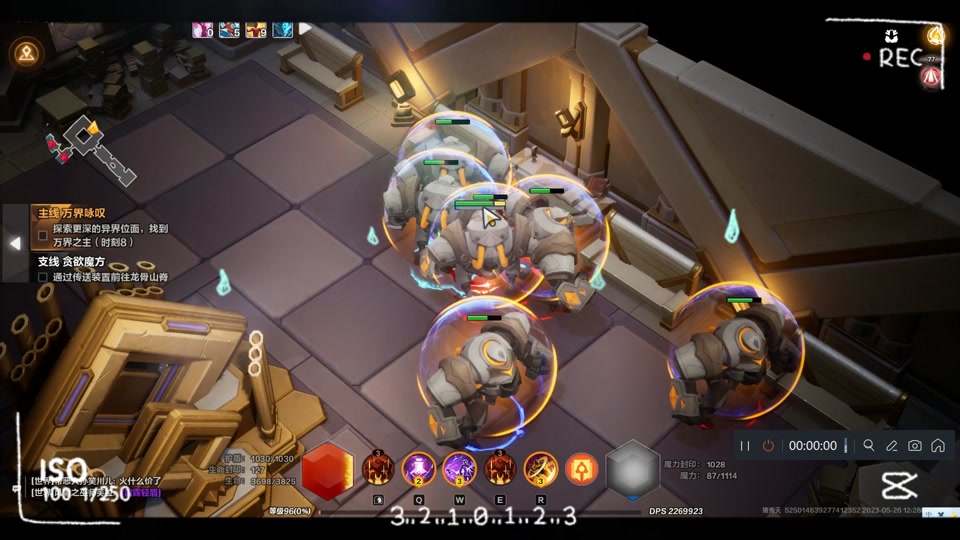Click the dungeon minimap
960x540 pixels.
(90, 150)
